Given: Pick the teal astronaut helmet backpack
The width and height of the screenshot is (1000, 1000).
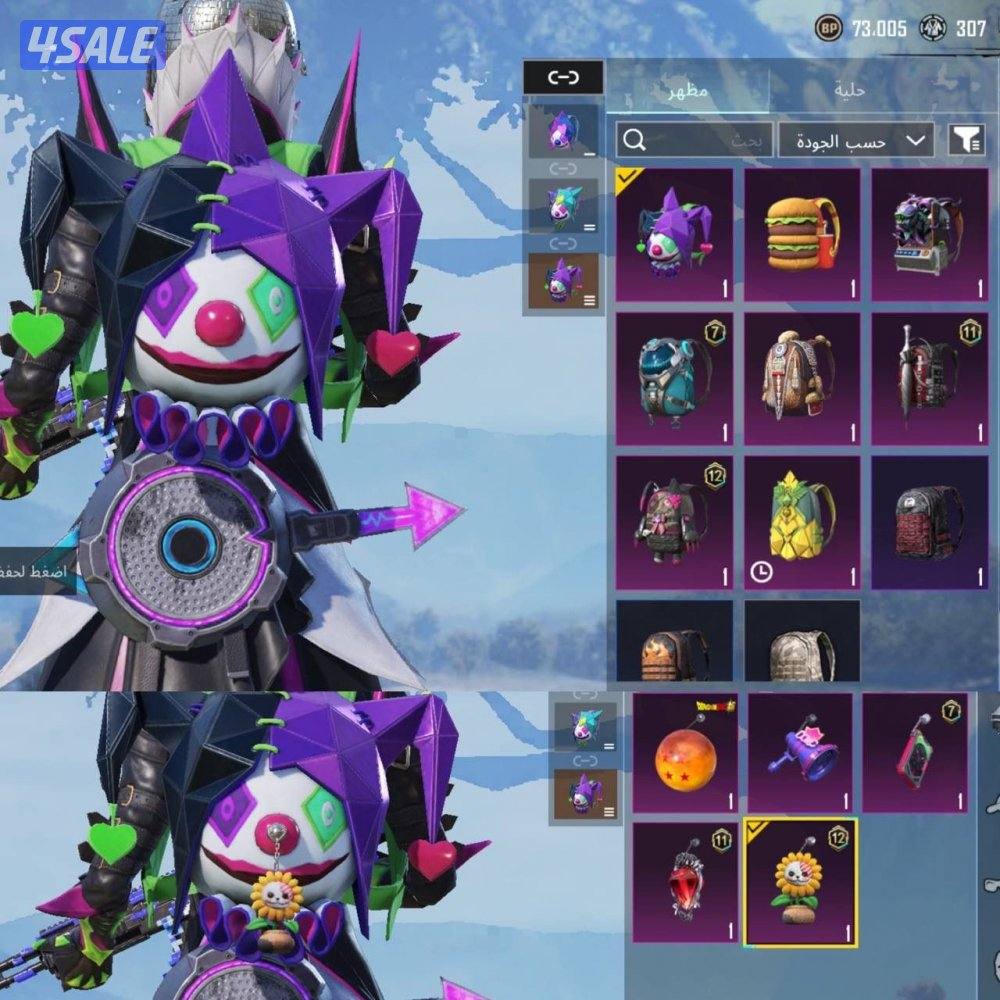Looking at the screenshot, I should pos(674,379).
